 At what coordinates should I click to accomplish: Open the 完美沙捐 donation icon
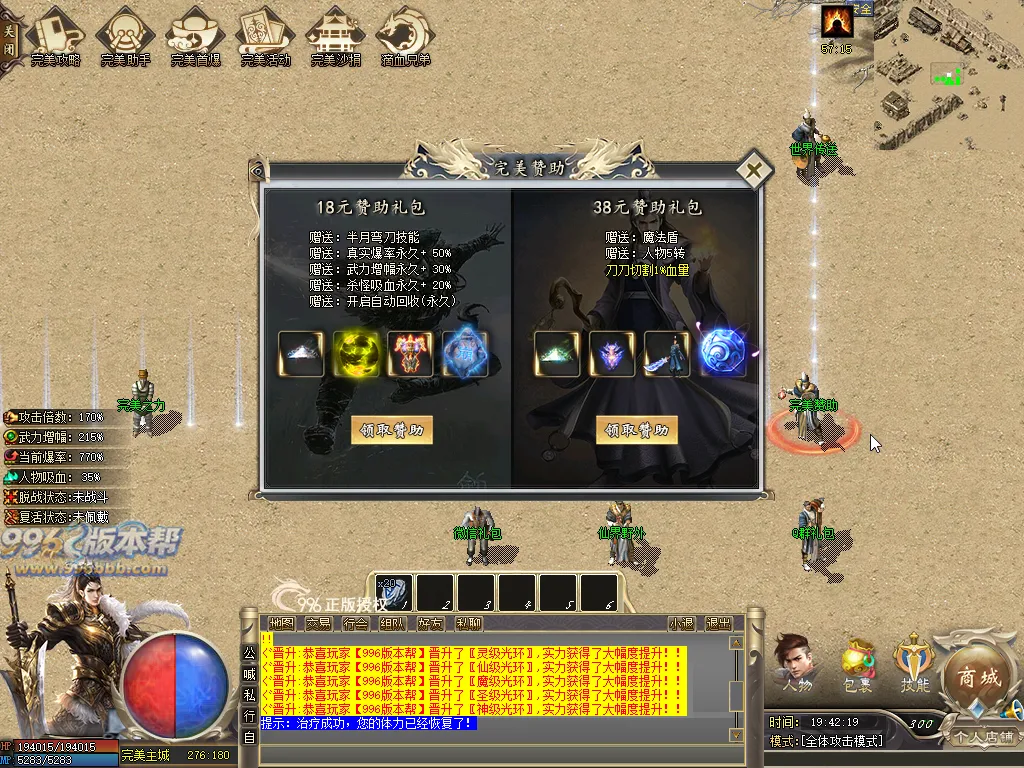pyautogui.click(x=335, y=37)
